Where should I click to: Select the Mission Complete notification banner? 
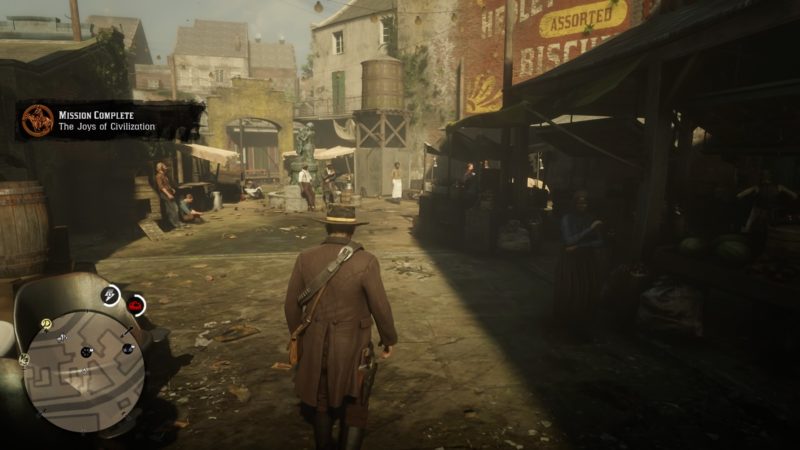110,120
